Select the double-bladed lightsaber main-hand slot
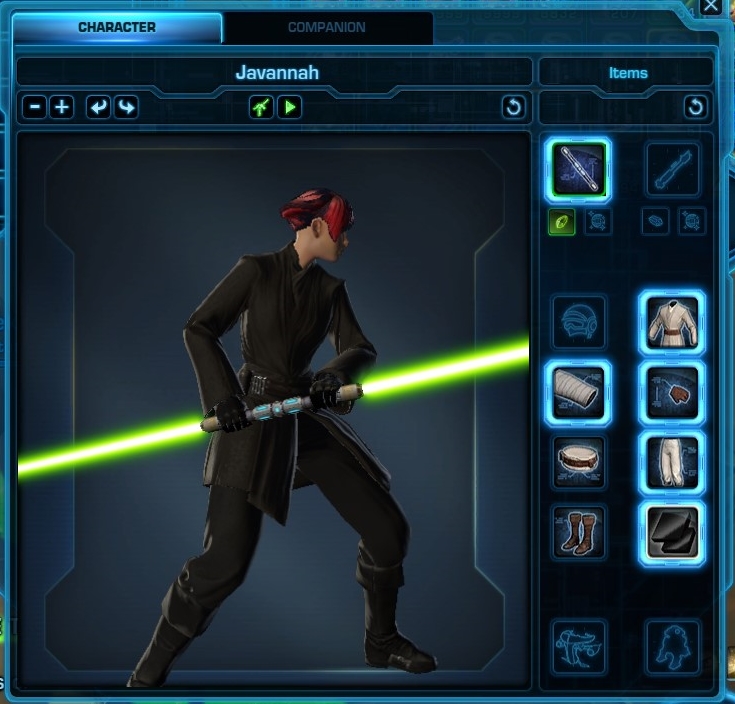The image size is (735, 704). pos(579,170)
